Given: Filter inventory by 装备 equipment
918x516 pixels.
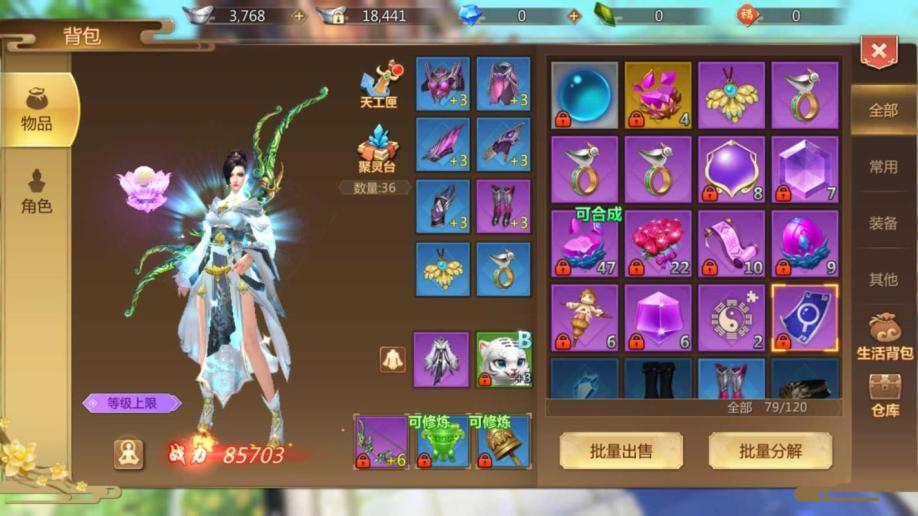Looking at the screenshot, I should click(883, 223).
